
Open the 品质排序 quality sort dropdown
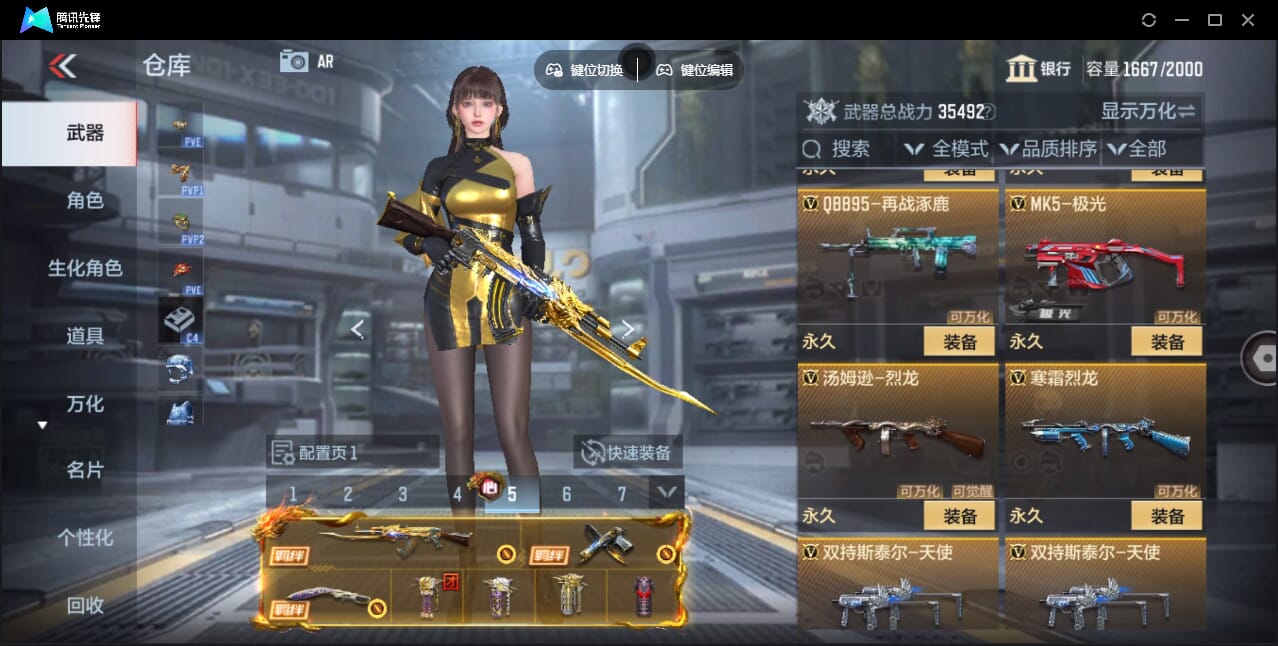[1048, 149]
